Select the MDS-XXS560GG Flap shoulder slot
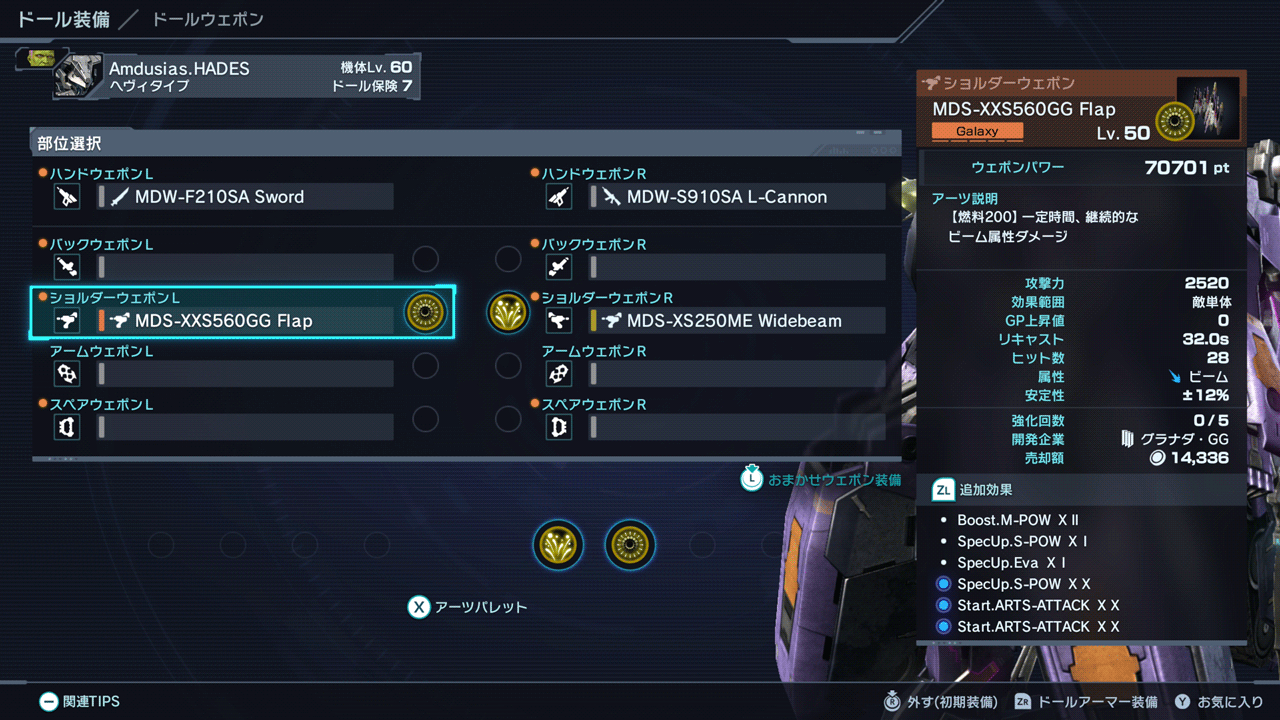The image size is (1280, 720). coord(245,321)
